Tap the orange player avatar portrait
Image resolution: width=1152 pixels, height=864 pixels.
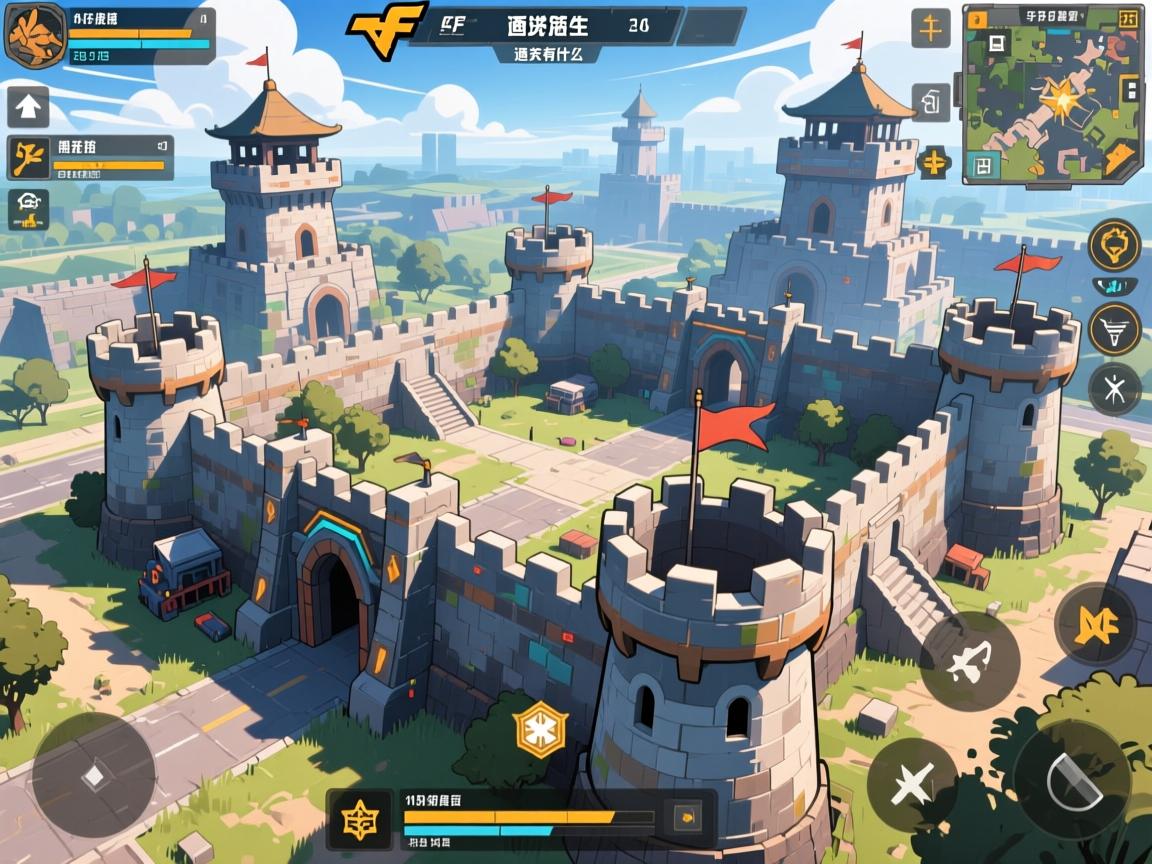coord(36,34)
